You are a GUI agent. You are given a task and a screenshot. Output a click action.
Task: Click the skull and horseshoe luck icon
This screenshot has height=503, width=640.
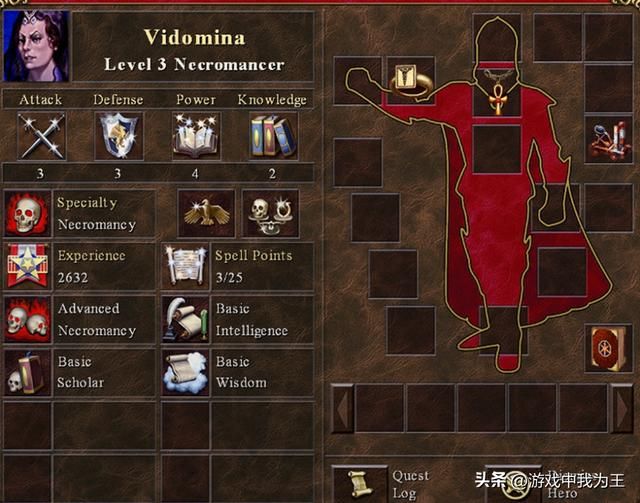tap(270, 213)
